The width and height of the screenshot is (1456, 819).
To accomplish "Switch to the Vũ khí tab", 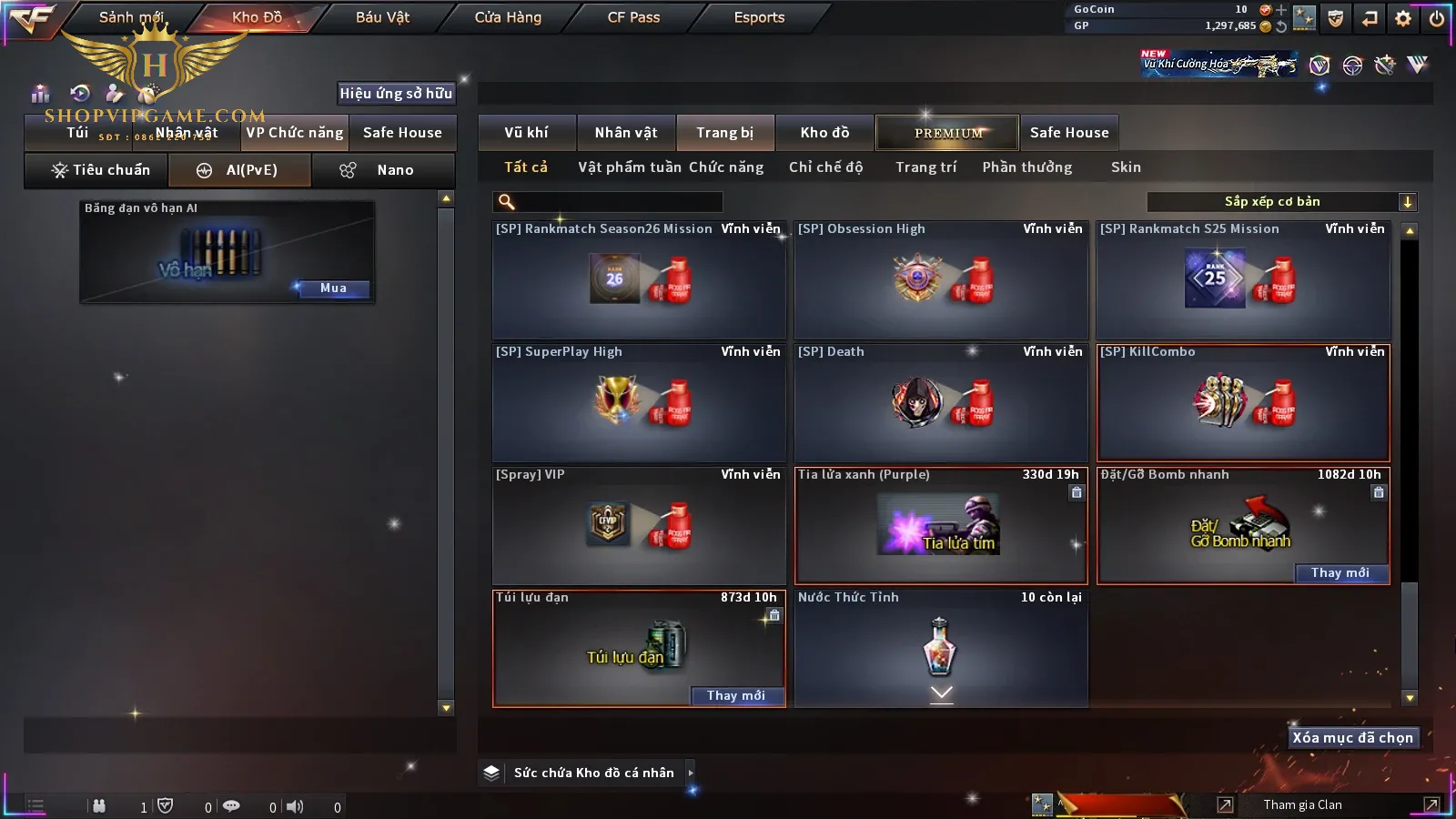I will click(526, 133).
